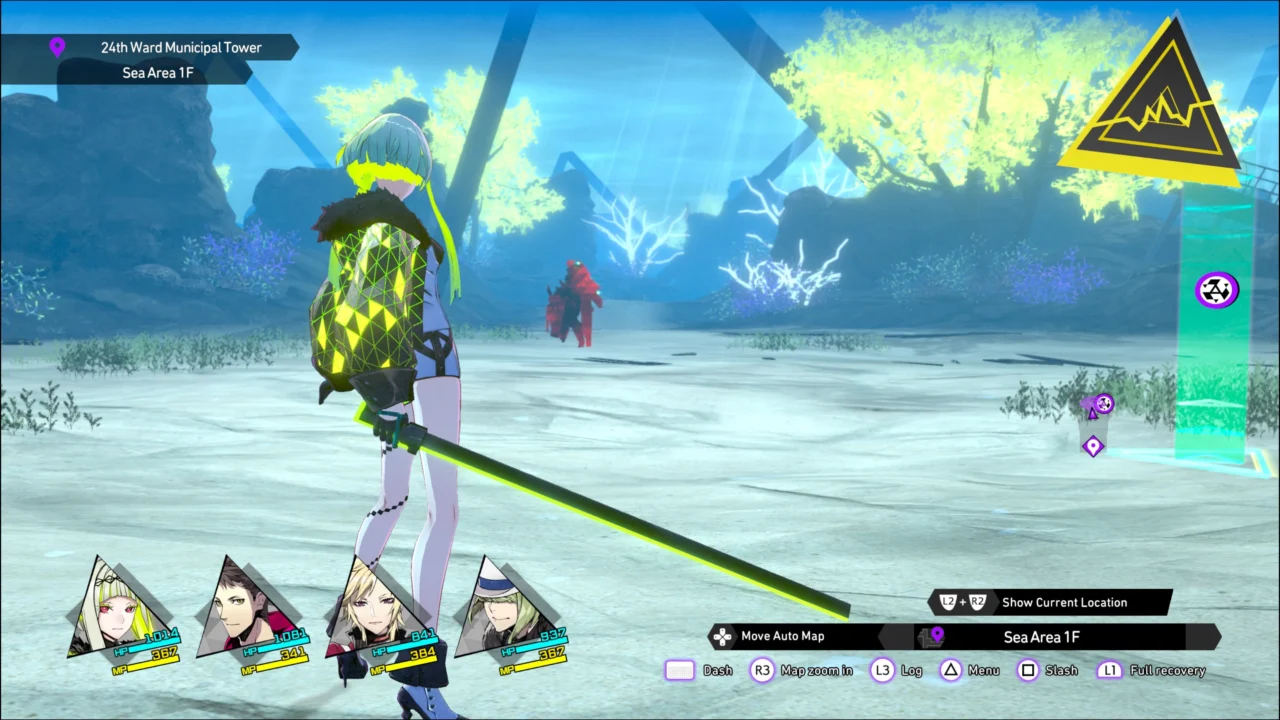Viewport: 1280px width, 720px height.
Task: Select the purple circular demon marker
Action: 1216,290
